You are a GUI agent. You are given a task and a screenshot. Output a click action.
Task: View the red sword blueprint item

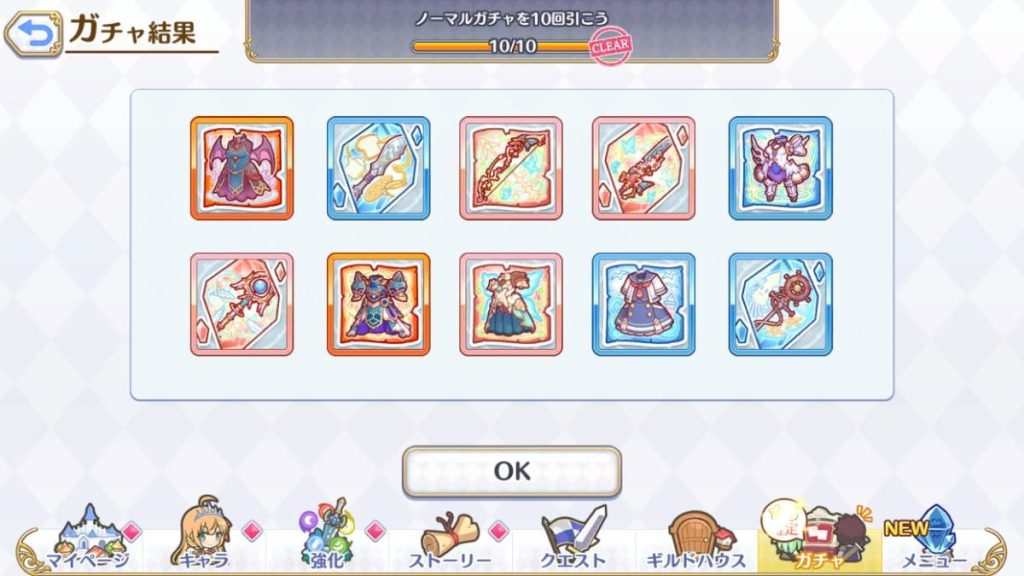pyautogui.click(x=644, y=168)
